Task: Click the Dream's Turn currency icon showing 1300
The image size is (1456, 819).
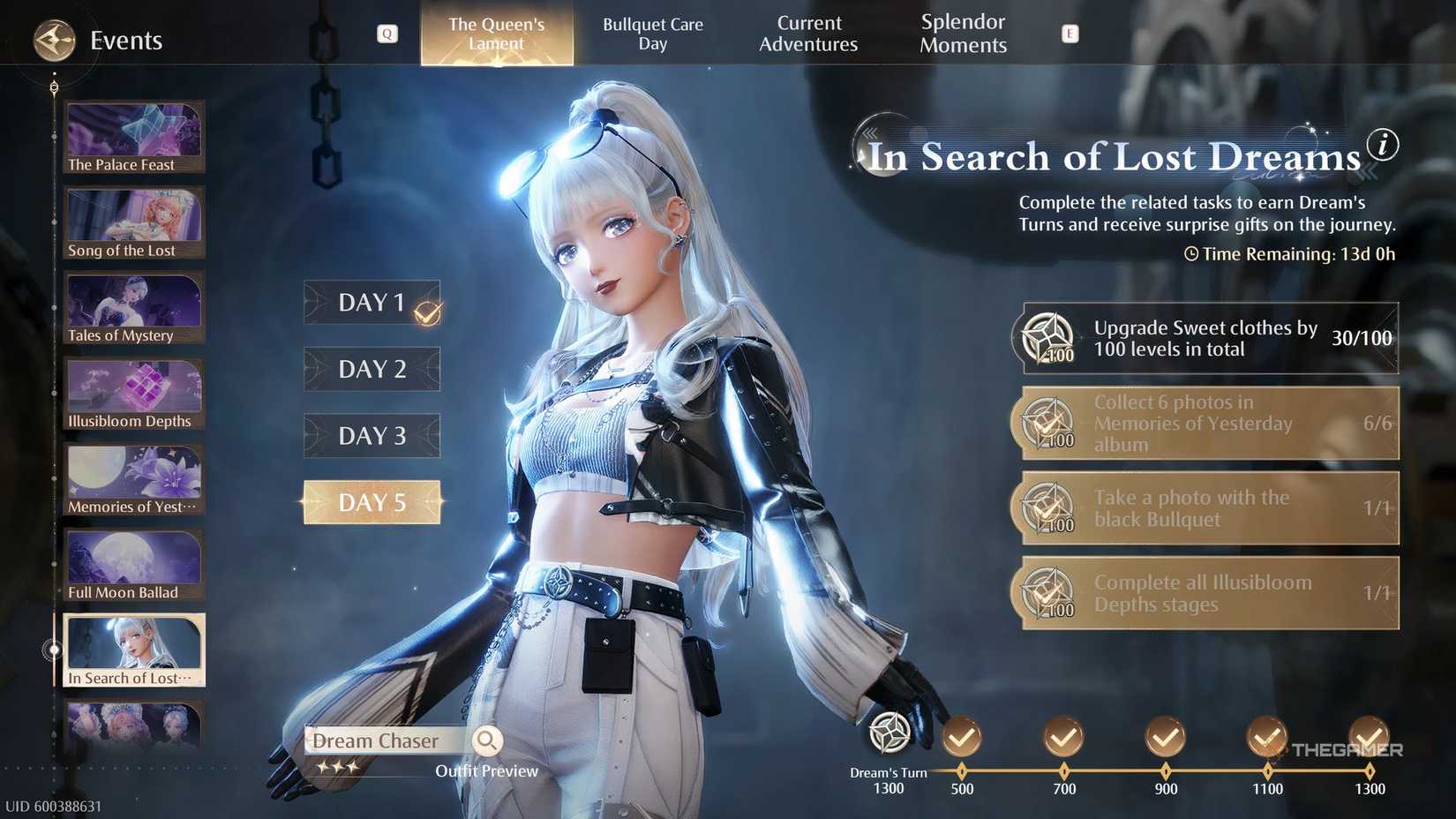Action: pos(889,734)
